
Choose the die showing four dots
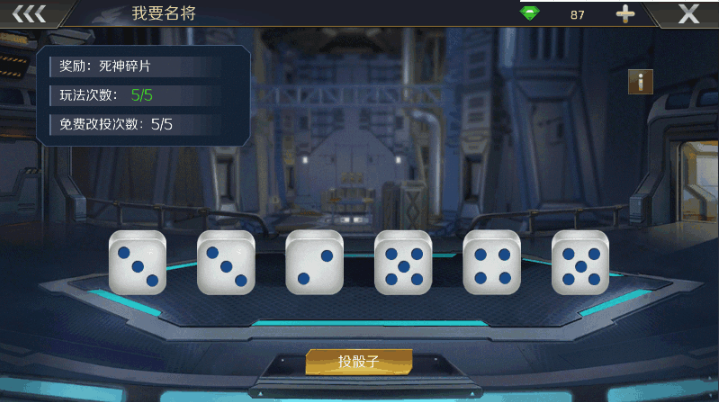pos(491,263)
